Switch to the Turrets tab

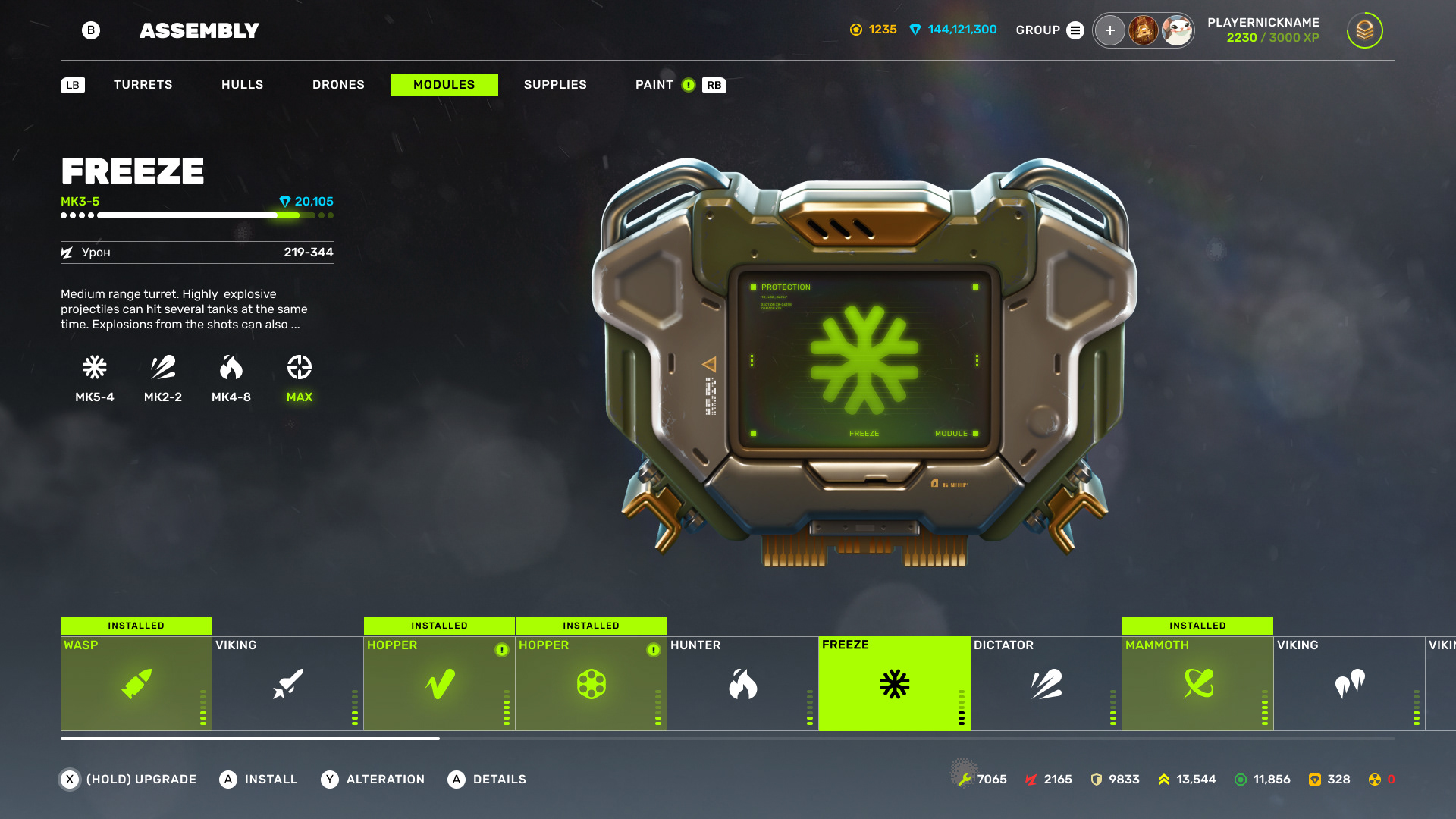tap(143, 85)
